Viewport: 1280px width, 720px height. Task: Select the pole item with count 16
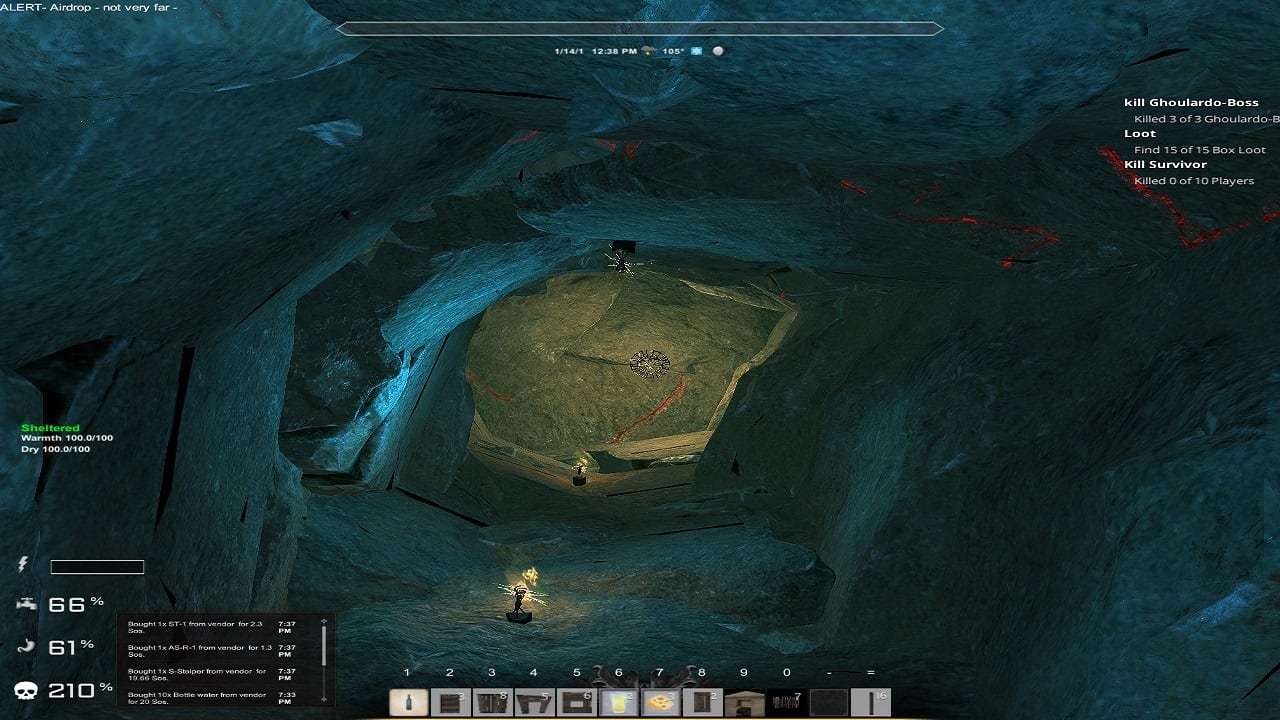pyautogui.click(x=871, y=703)
